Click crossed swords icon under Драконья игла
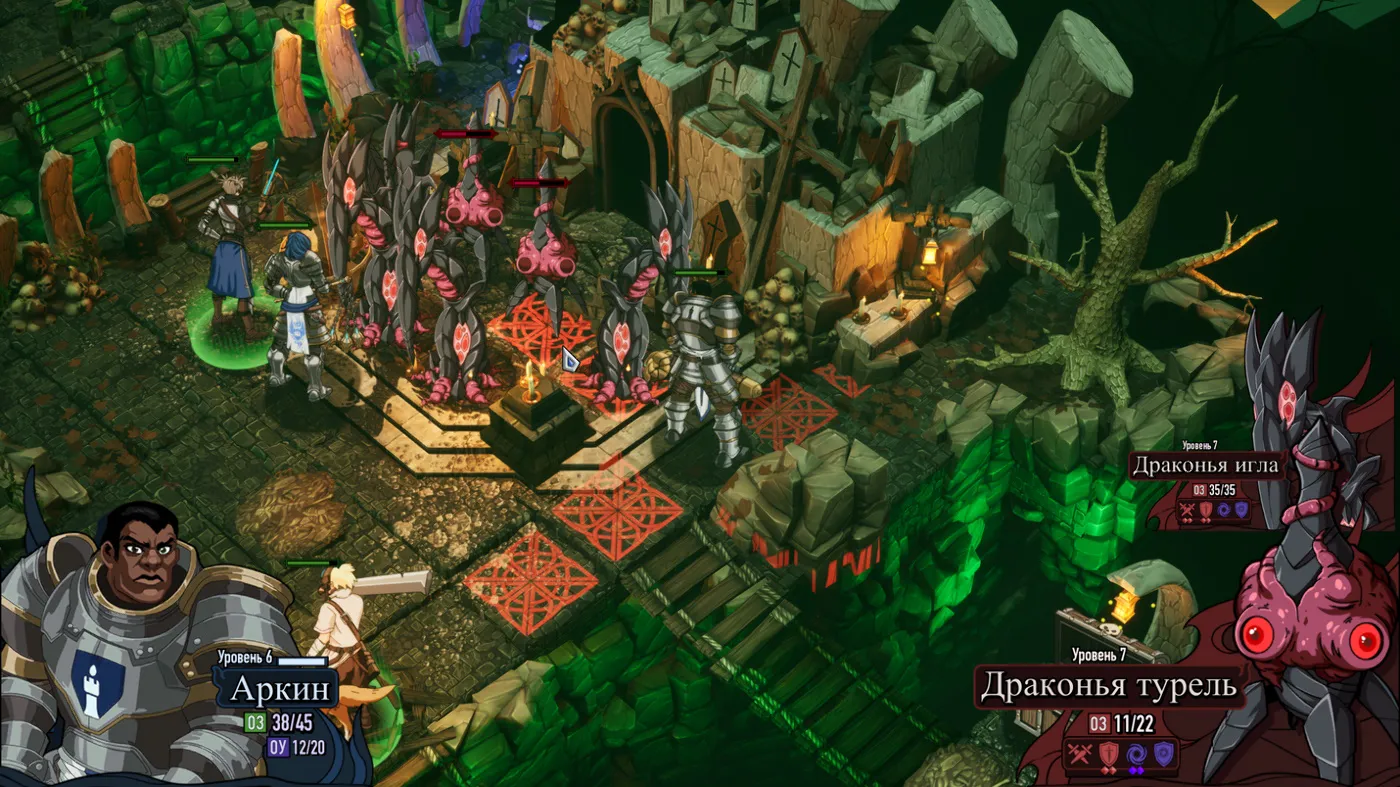 click(x=1187, y=511)
